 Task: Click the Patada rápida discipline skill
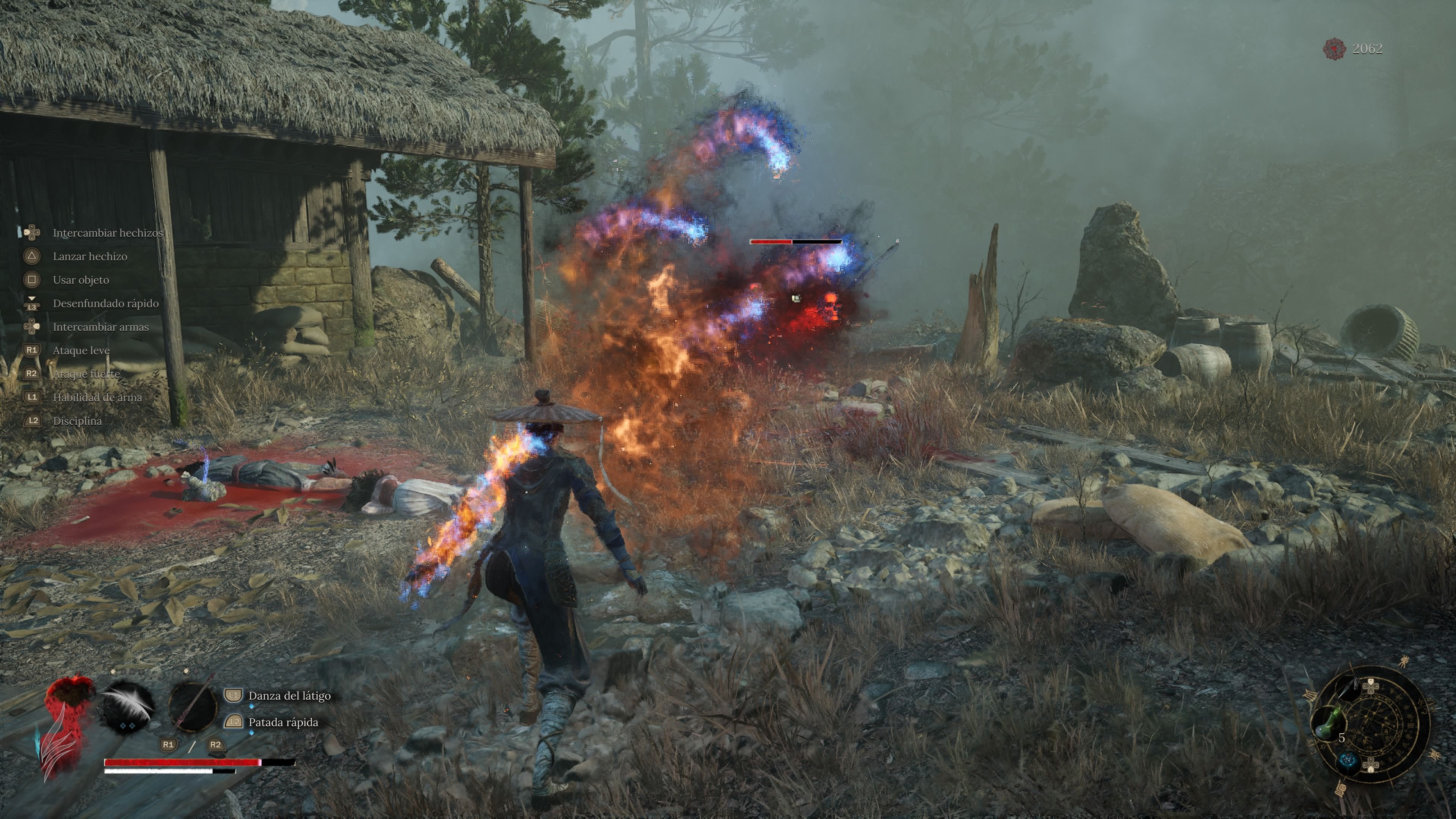click(282, 722)
